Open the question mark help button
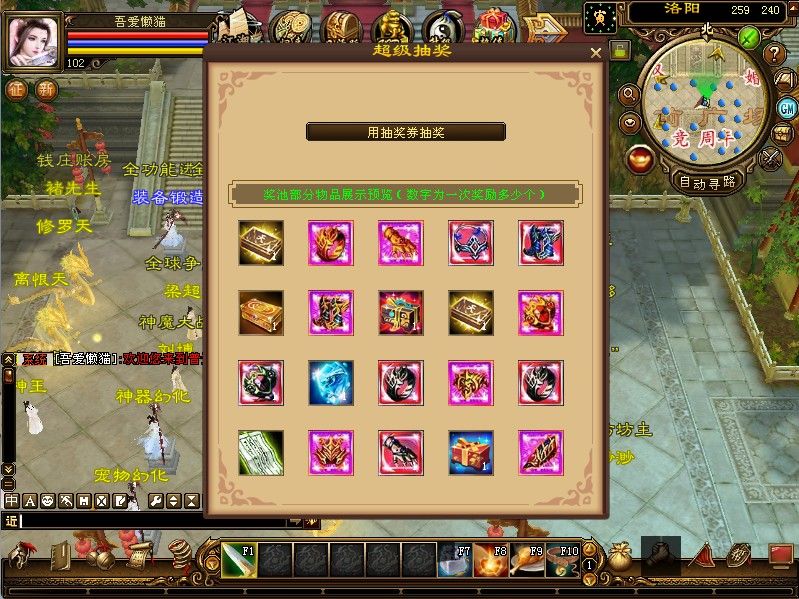Screen dimensions: 799x599 (773, 53)
